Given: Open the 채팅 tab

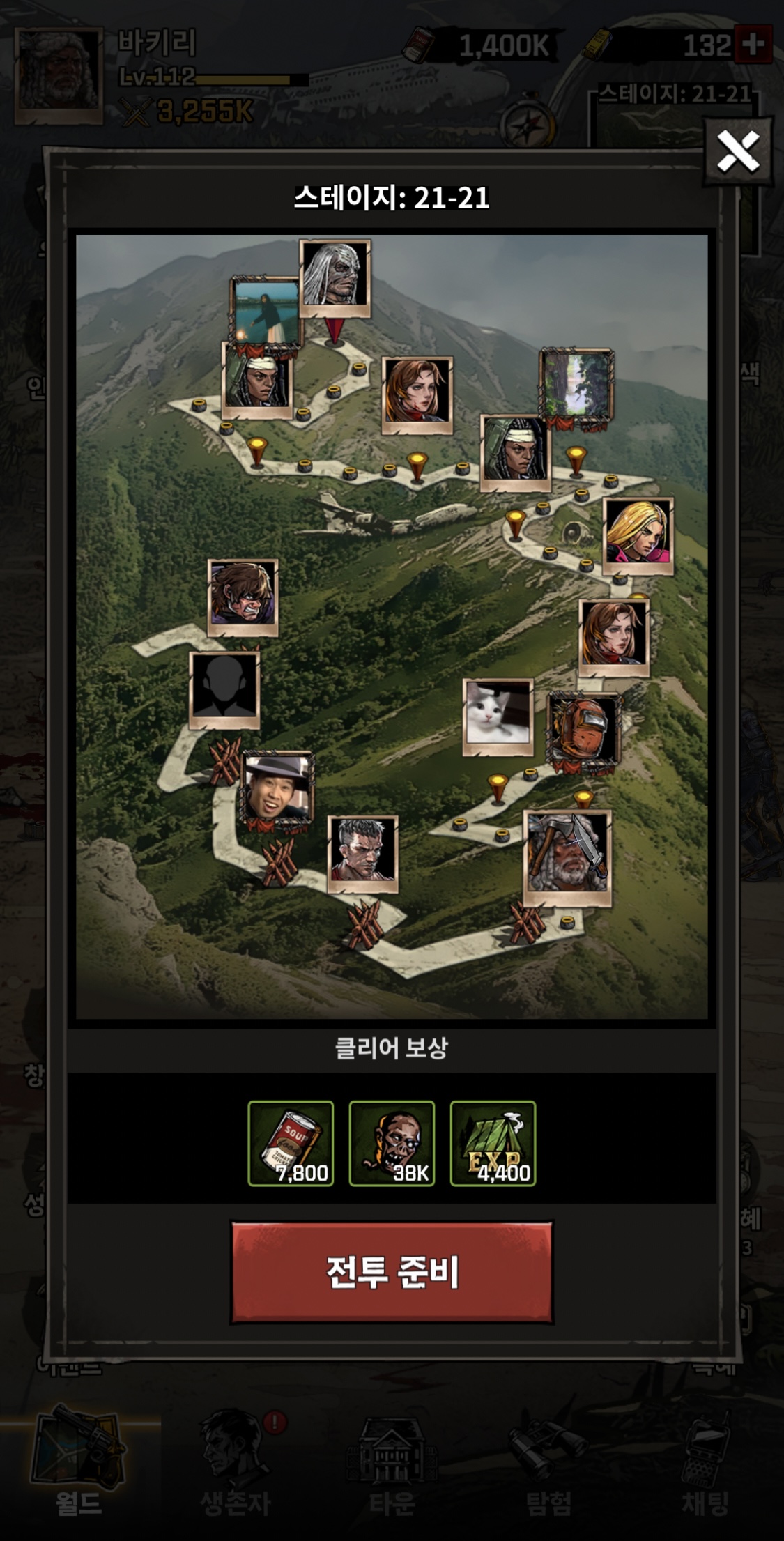Looking at the screenshot, I should pyautogui.click(x=705, y=1462).
